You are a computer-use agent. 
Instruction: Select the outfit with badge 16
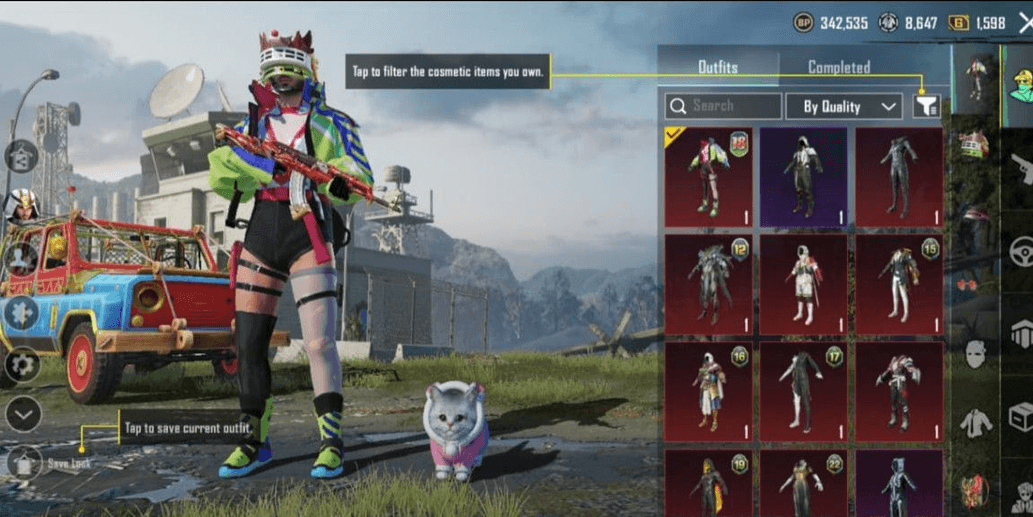(707, 391)
